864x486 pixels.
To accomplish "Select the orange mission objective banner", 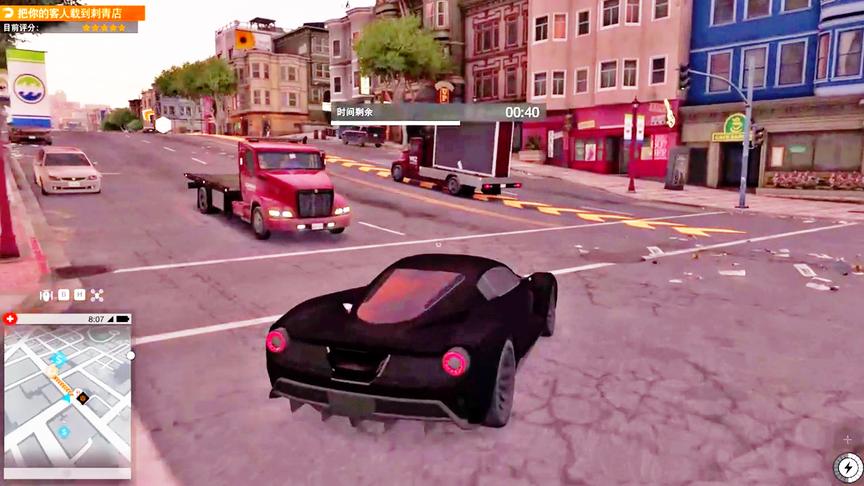I will point(73,13).
